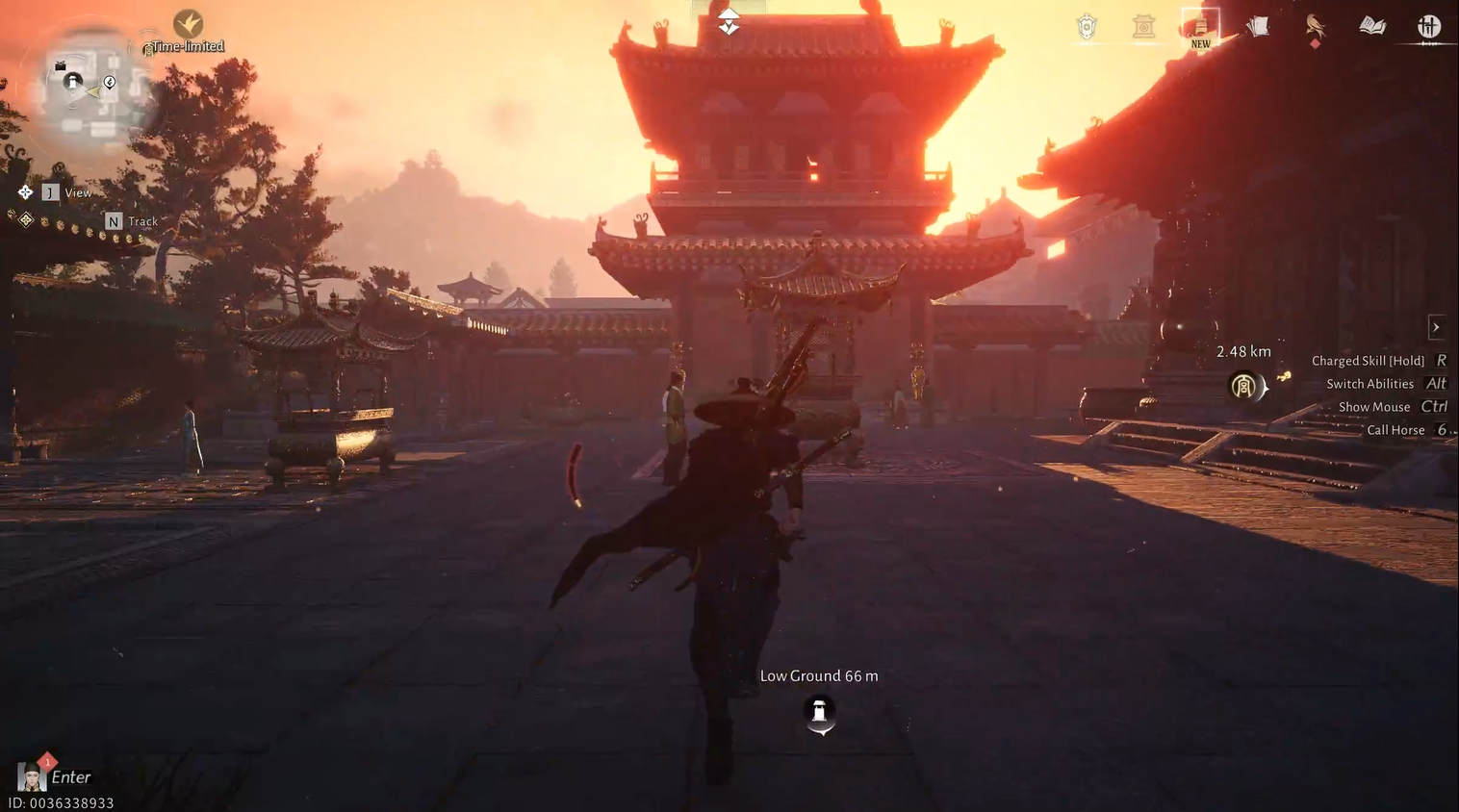1459x812 pixels.
Task: Expand the diamond marker above the gate
Action: pyautogui.click(x=729, y=21)
